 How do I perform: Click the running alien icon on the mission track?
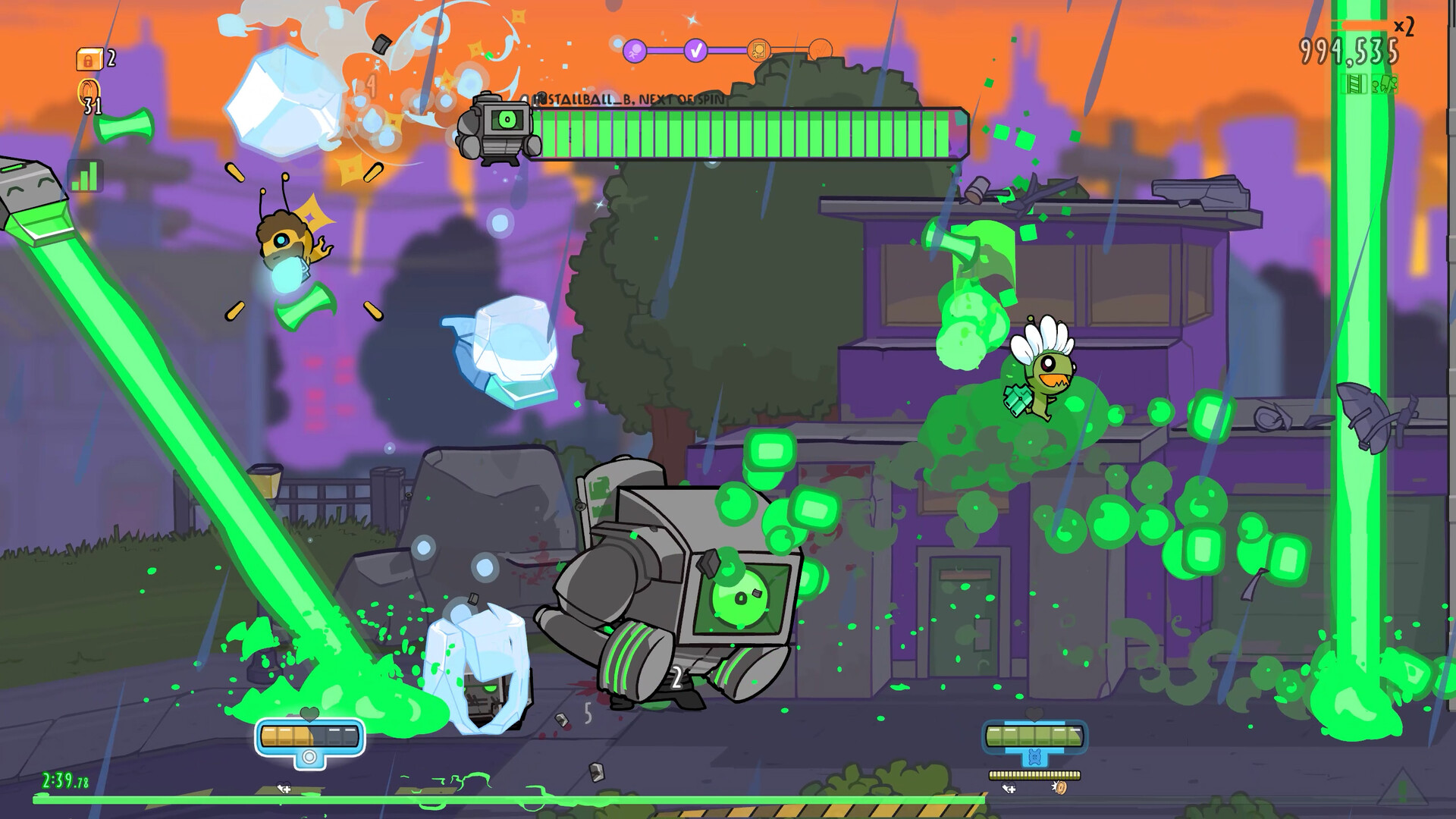click(635, 51)
